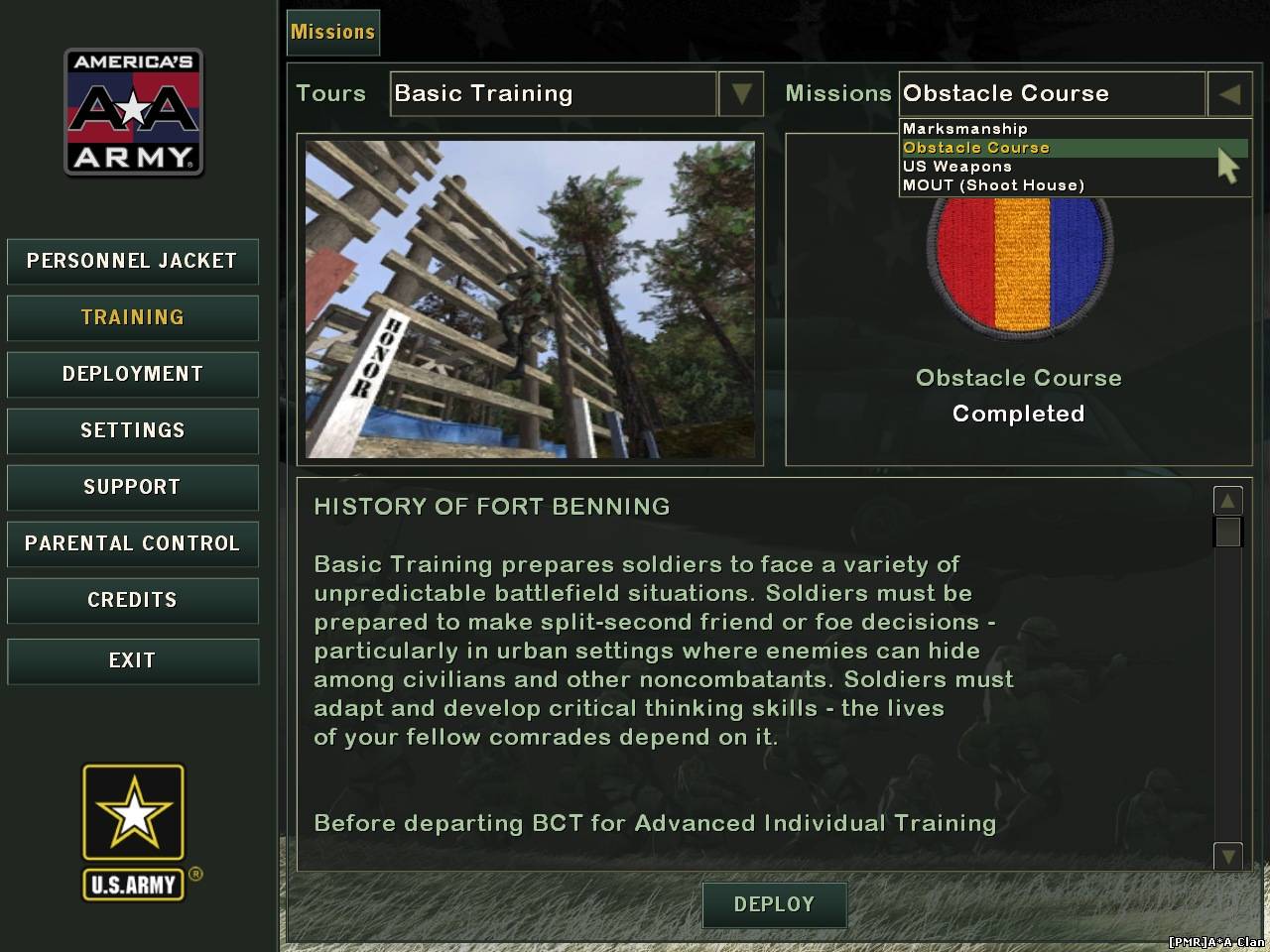
Task: Open the Support section
Action: click(132, 488)
